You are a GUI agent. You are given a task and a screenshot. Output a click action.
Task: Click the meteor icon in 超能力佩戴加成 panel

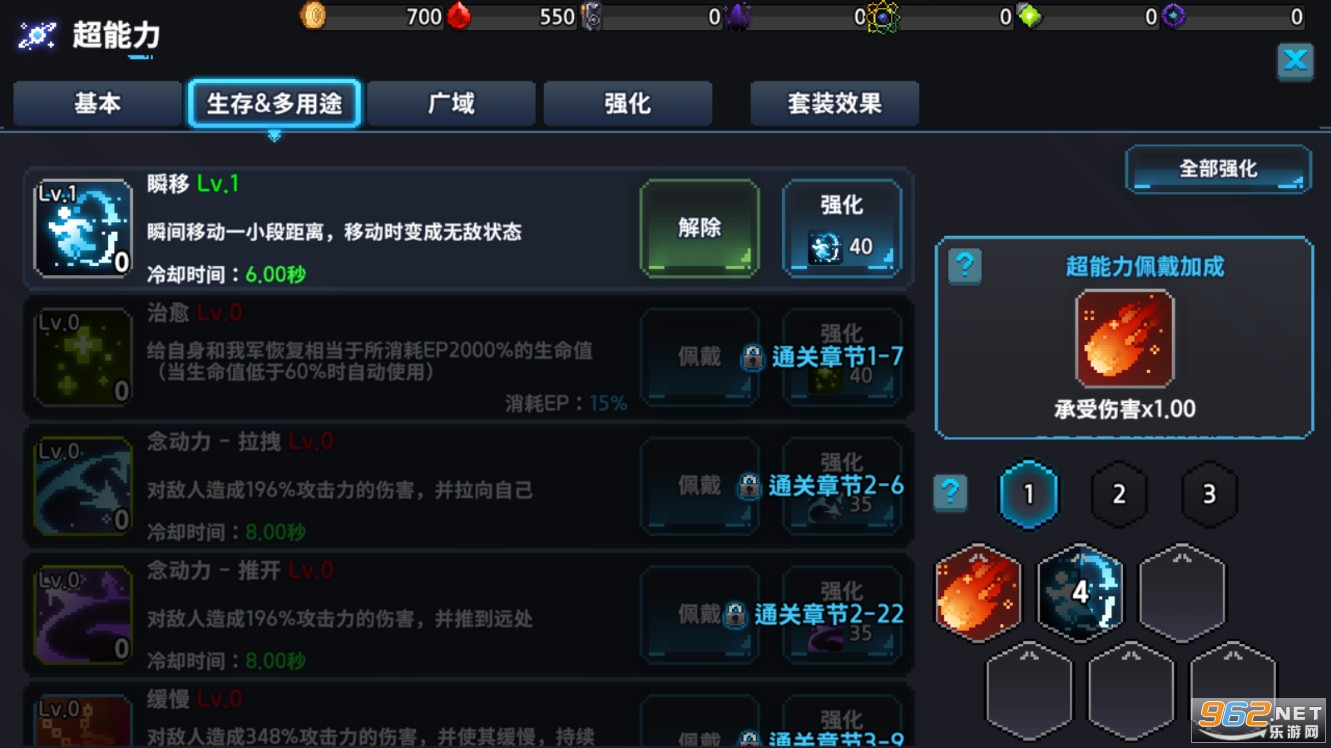(1124, 338)
